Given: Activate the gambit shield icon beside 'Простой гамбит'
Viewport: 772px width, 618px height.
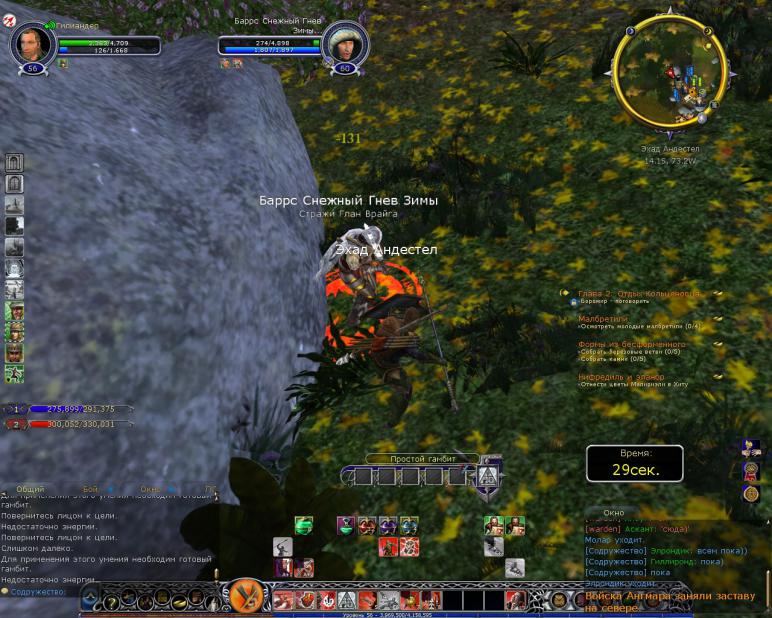Looking at the screenshot, I should point(489,476).
